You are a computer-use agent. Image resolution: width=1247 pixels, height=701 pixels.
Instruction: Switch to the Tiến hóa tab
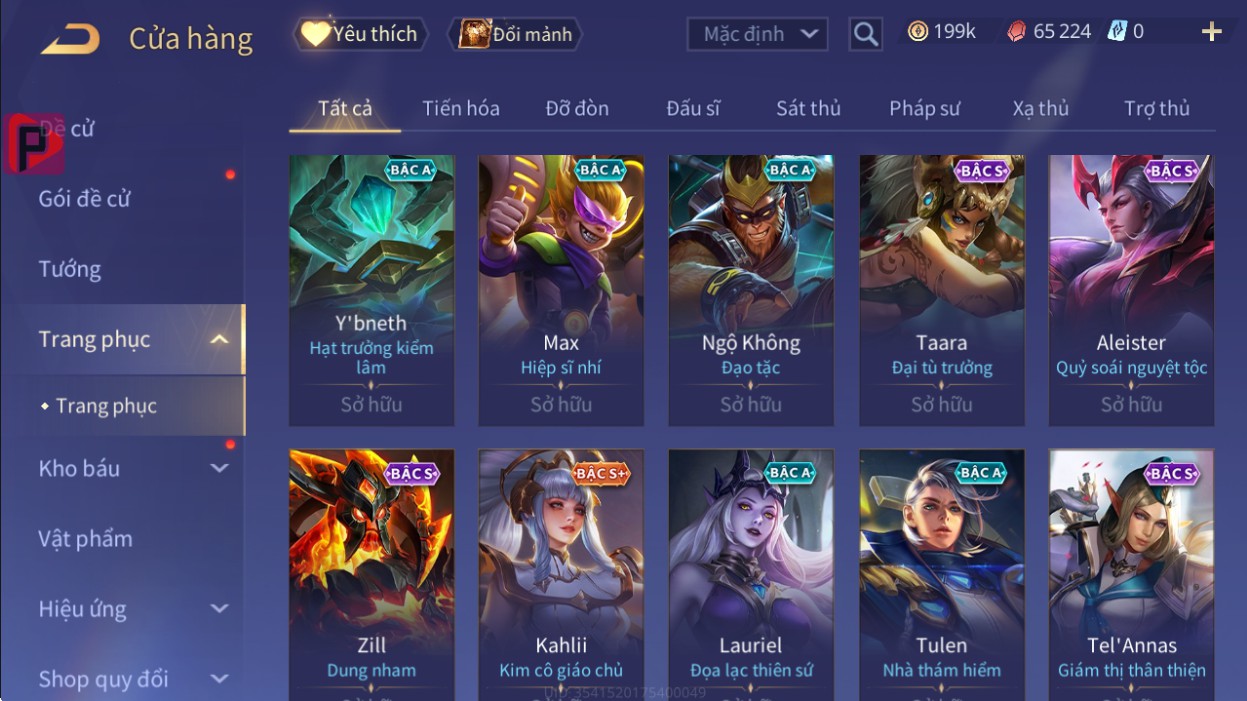pos(460,108)
